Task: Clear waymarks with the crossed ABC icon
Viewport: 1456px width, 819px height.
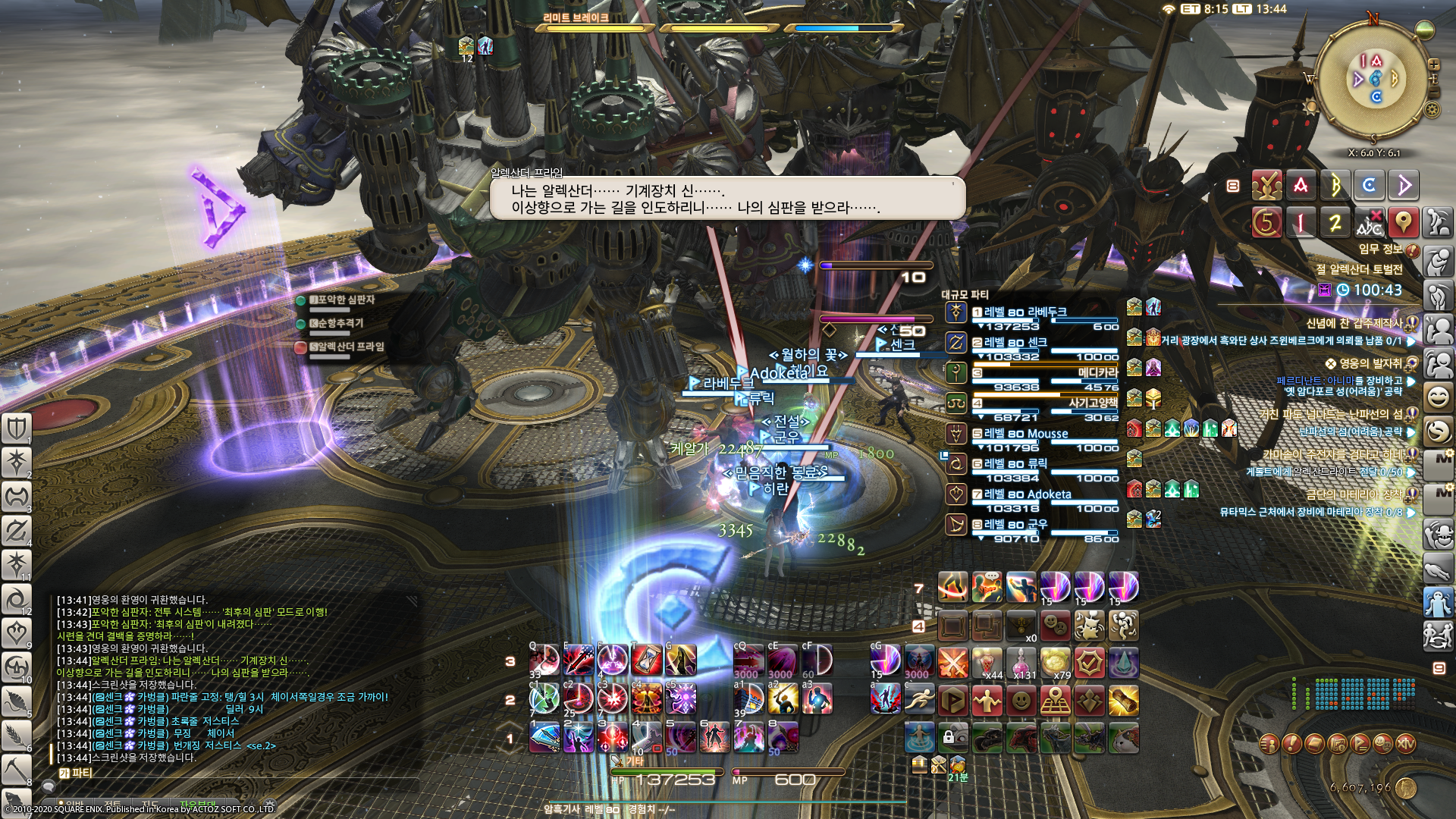Action: (1369, 223)
